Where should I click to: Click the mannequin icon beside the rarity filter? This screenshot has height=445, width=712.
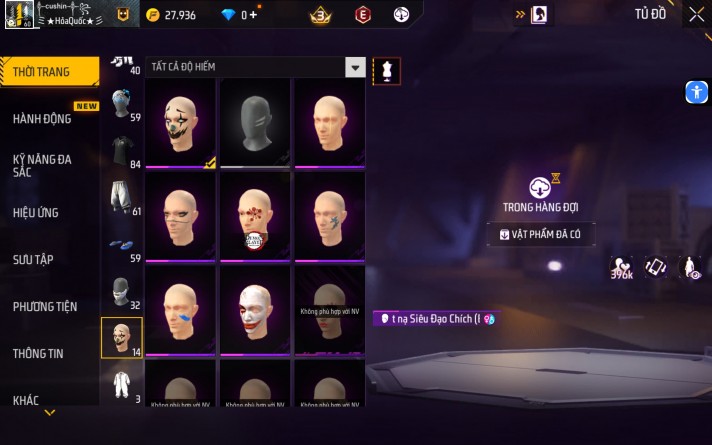(386, 68)
